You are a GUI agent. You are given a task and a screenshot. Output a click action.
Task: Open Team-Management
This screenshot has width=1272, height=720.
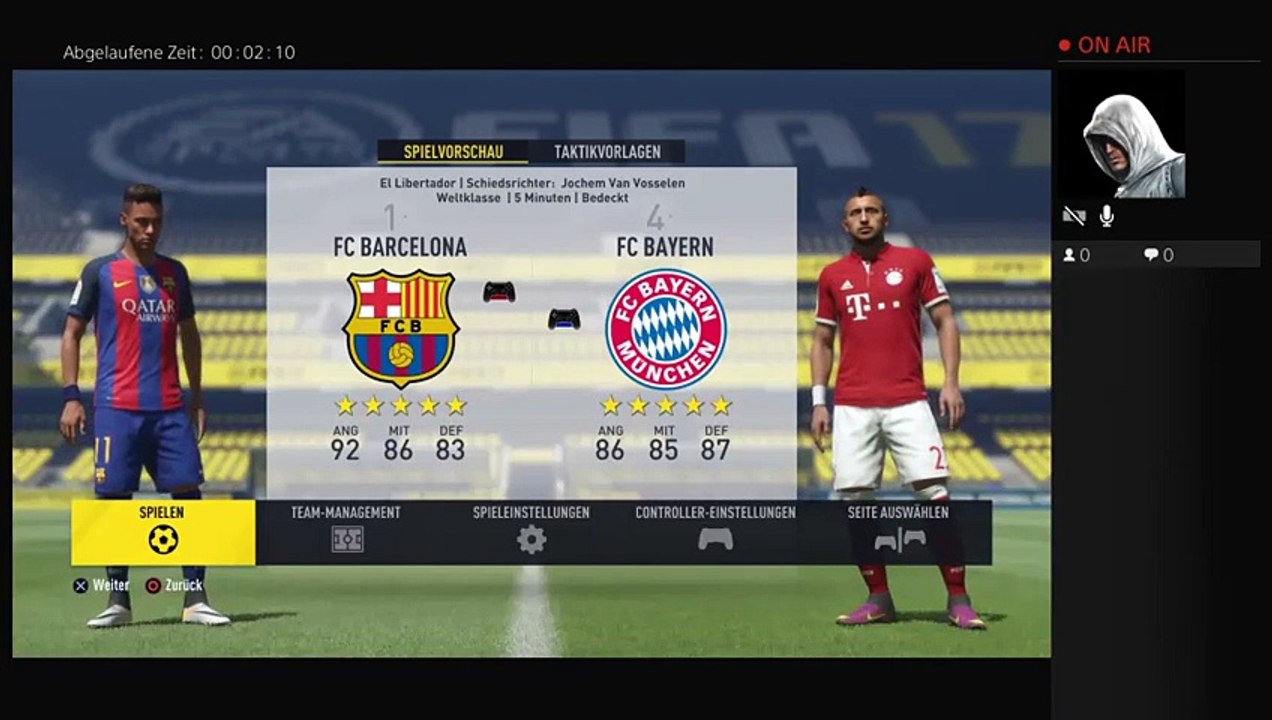346,532
